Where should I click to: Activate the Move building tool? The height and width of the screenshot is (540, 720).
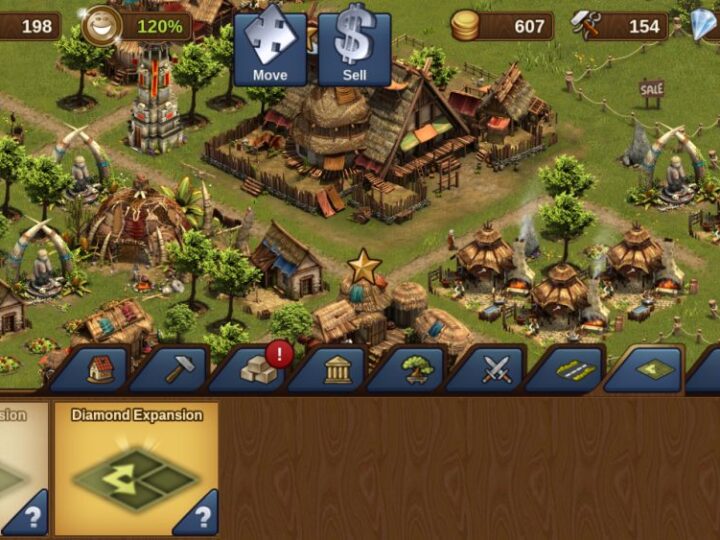(270, 48)
